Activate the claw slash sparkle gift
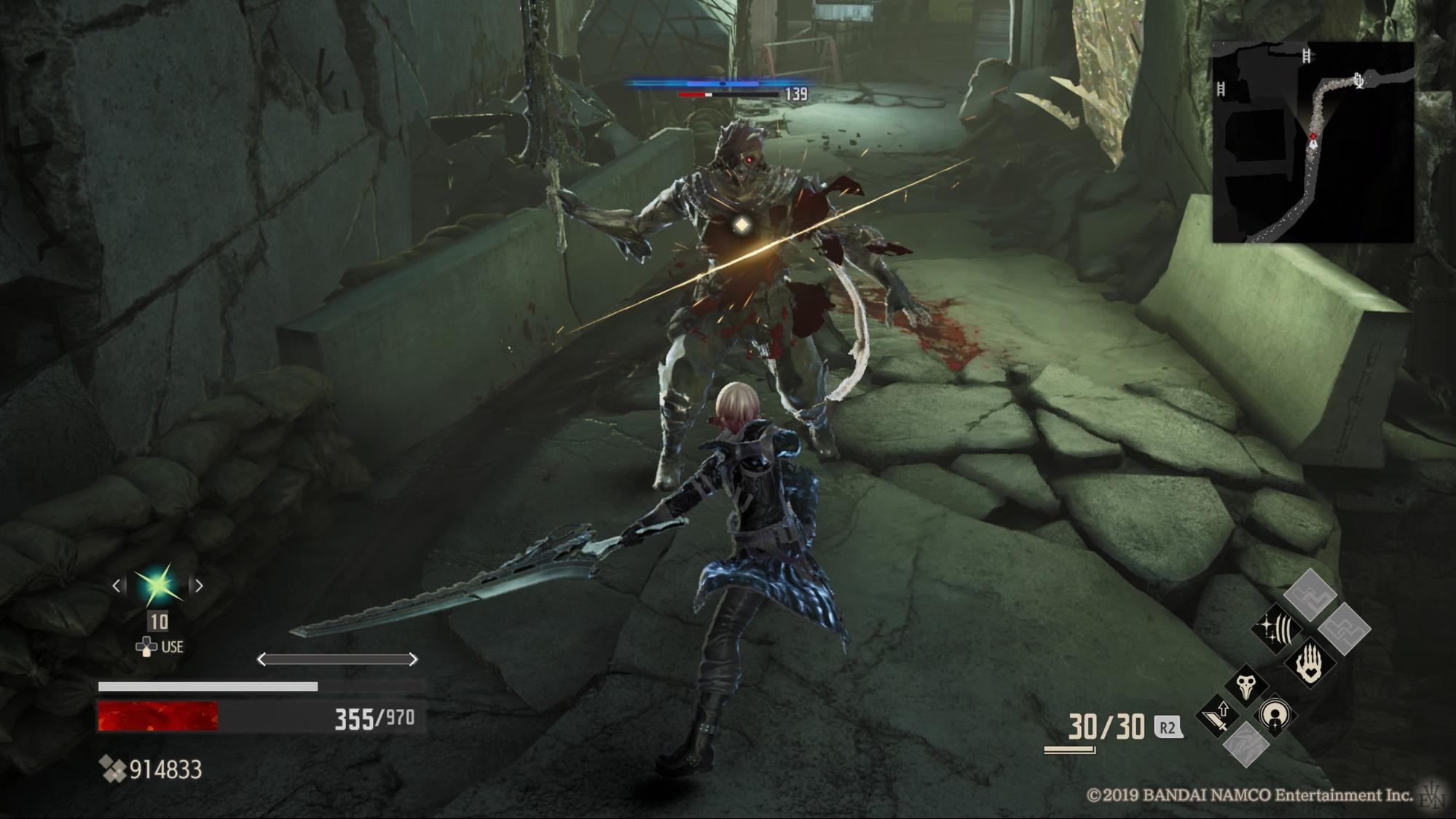 pyautogui.click(x=1277, y=628)
